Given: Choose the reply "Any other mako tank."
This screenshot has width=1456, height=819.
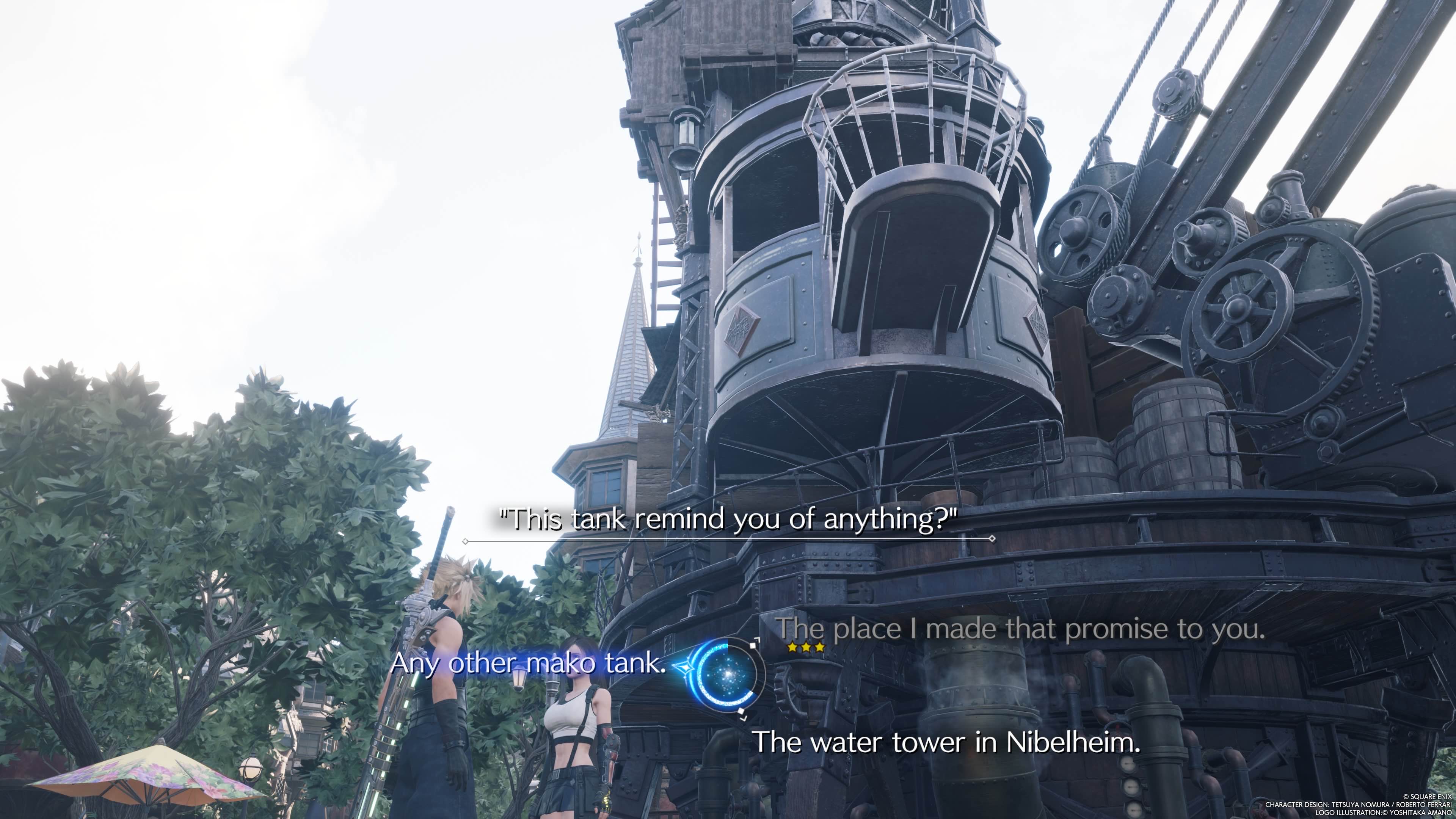Looking at the screenshot, I should (x=529, y=663).
